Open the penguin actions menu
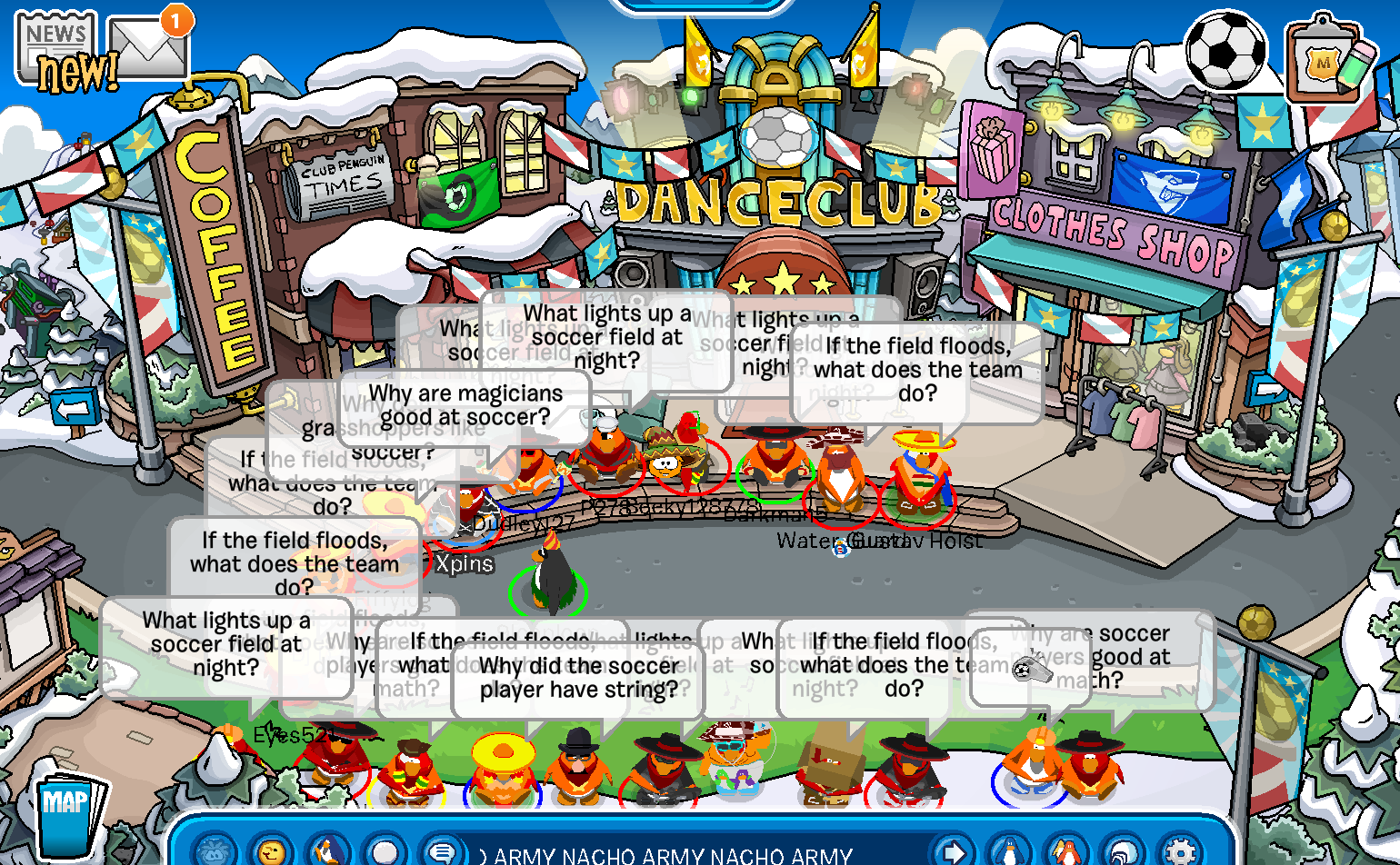 point(329,852)
